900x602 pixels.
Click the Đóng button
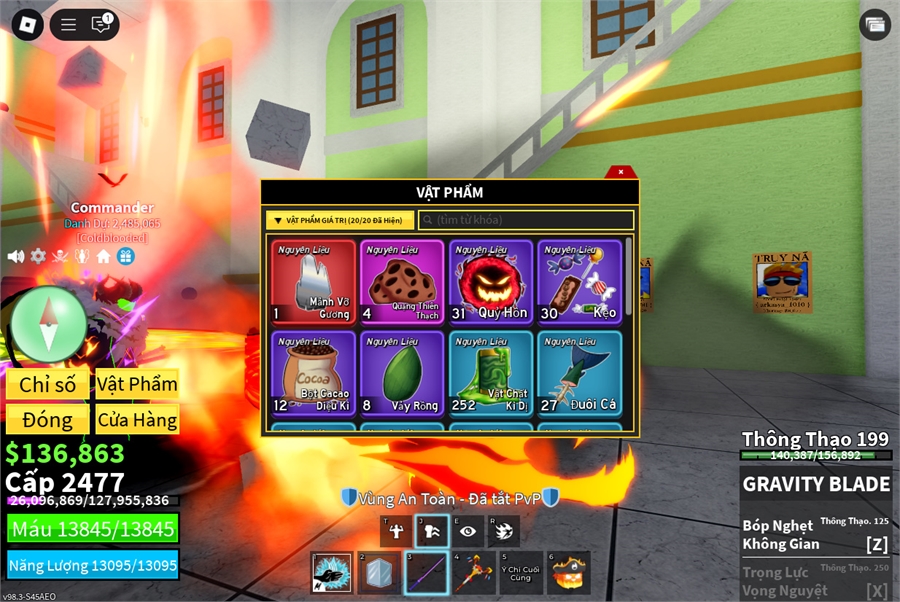click(47, 420)
